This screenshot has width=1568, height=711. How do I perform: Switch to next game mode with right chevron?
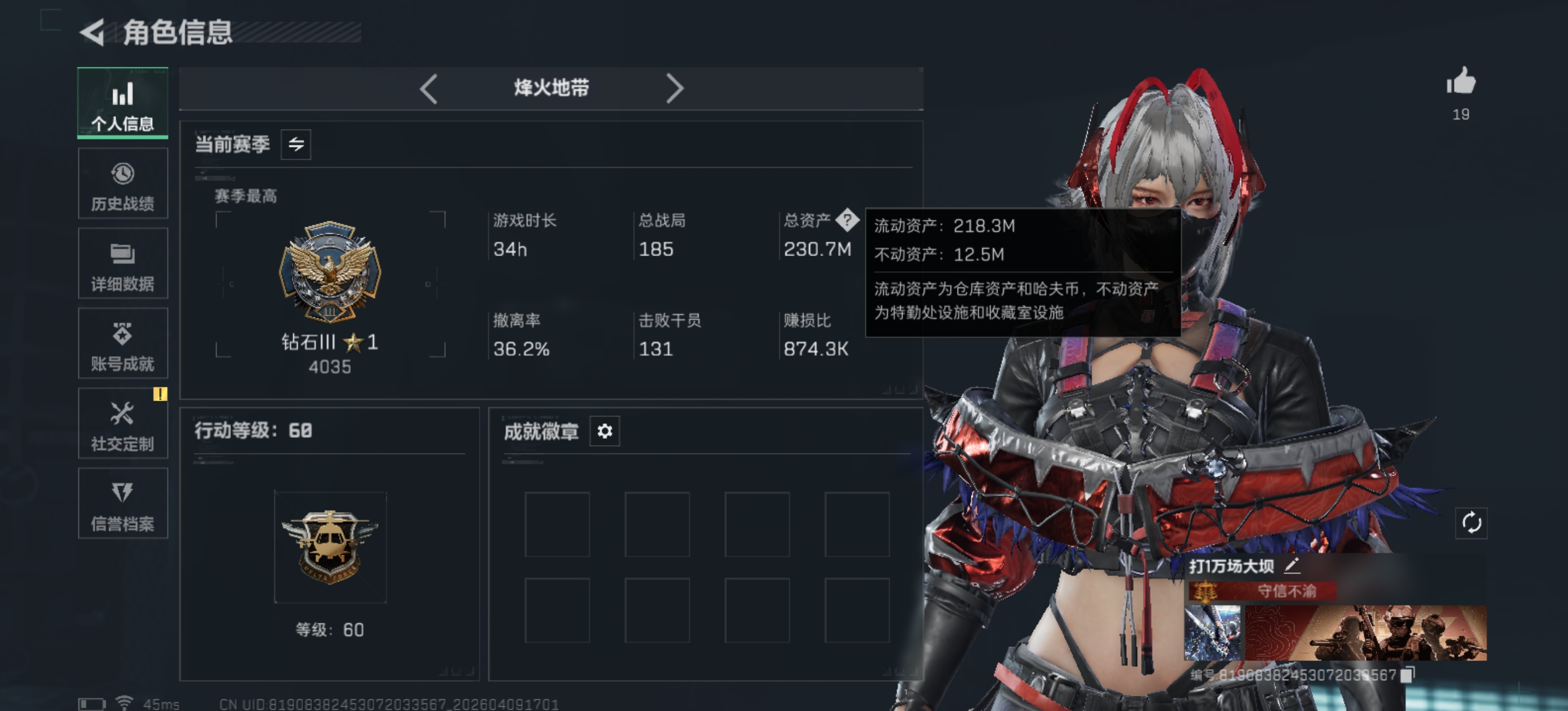[674, 88]
